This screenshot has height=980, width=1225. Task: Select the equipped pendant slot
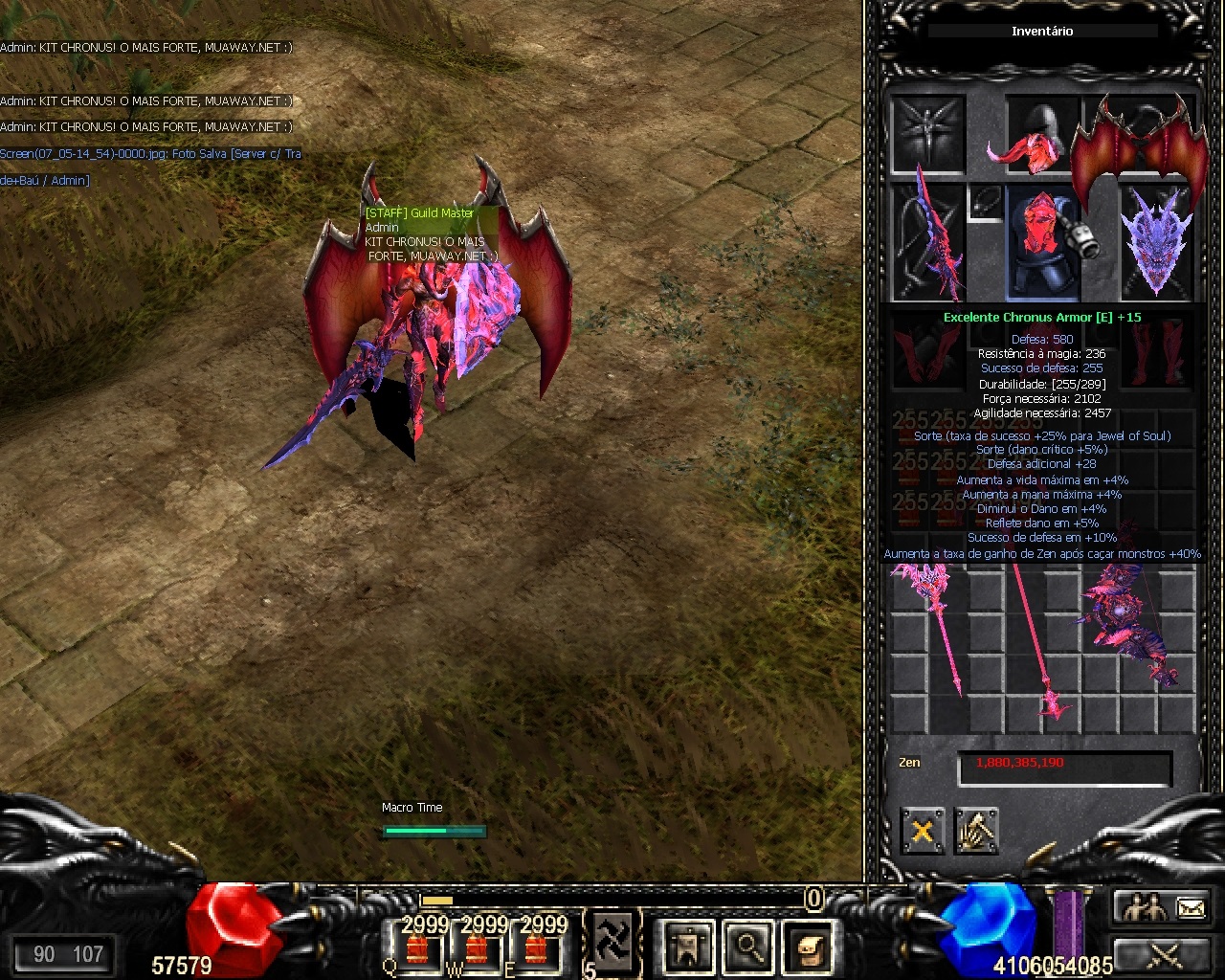point(986,202)
